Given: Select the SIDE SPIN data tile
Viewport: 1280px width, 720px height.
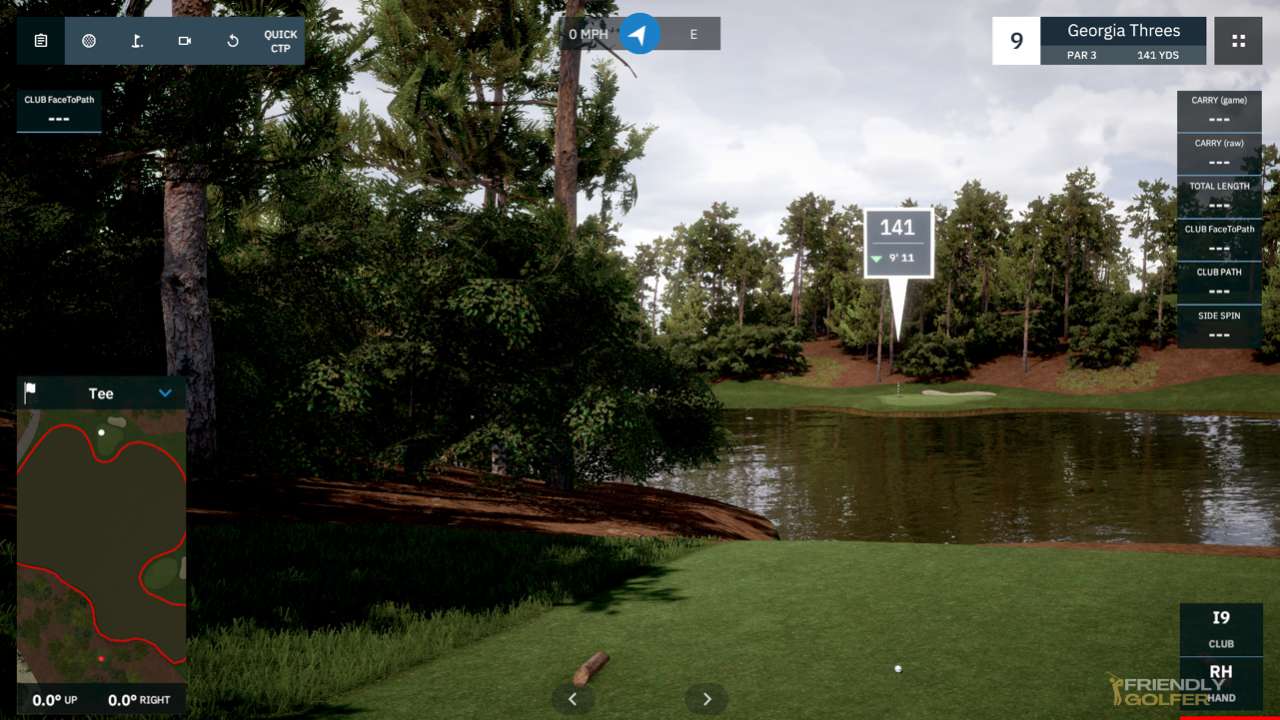Looking at the screenshot, I should tap(1219, 326).
